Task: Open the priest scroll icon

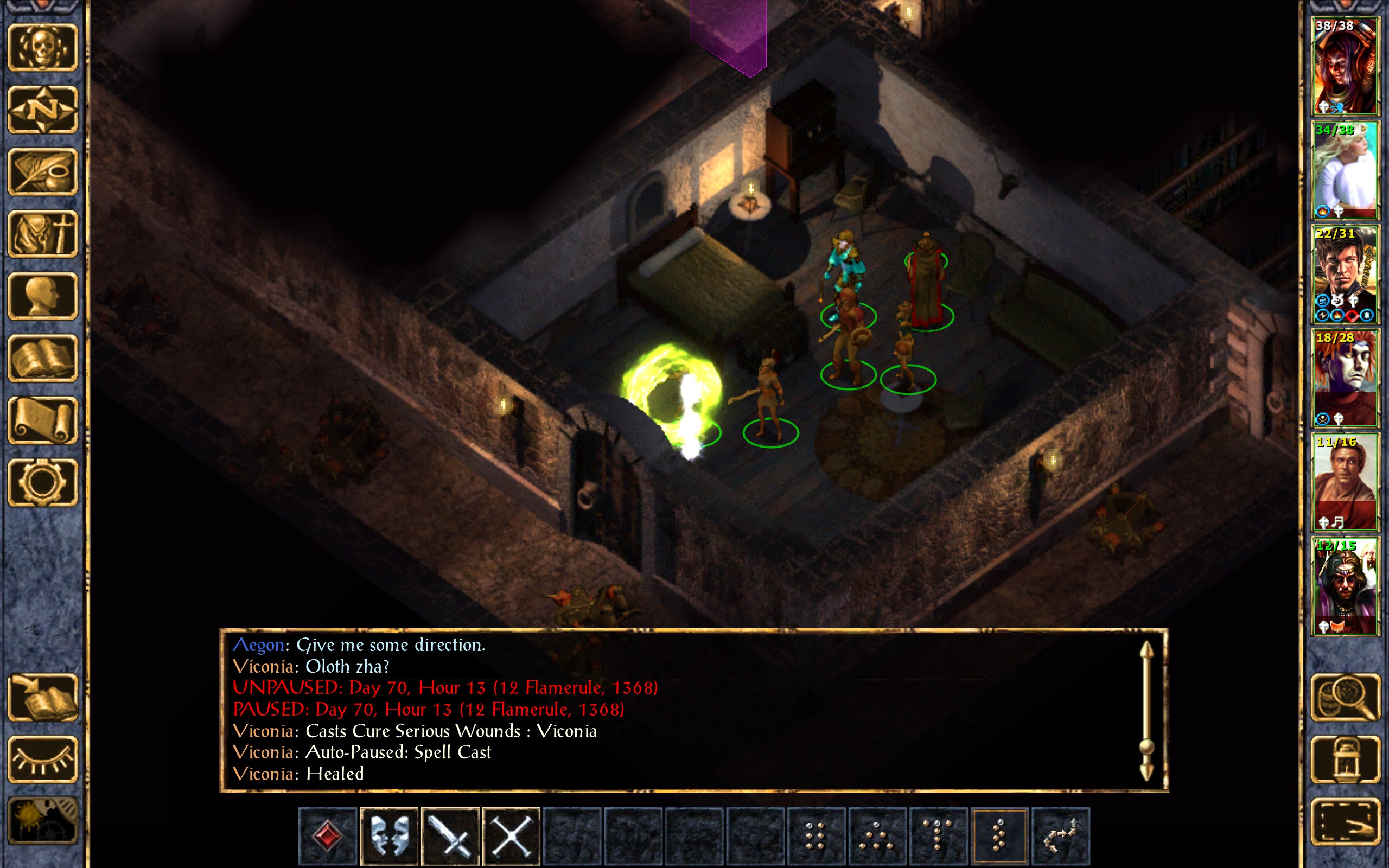Action: tap(42, 420)
